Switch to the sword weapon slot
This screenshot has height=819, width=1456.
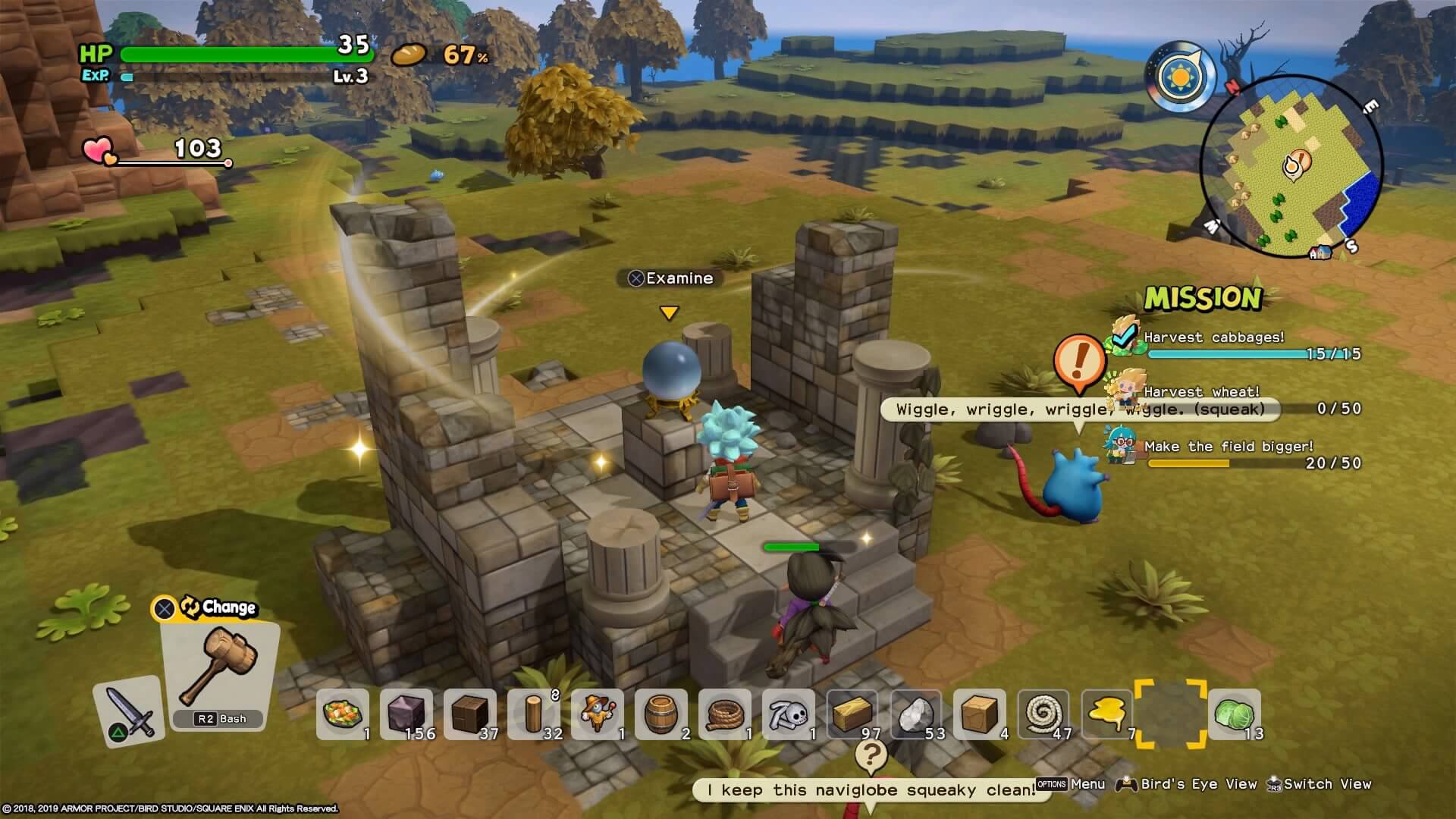pos(129,711)
